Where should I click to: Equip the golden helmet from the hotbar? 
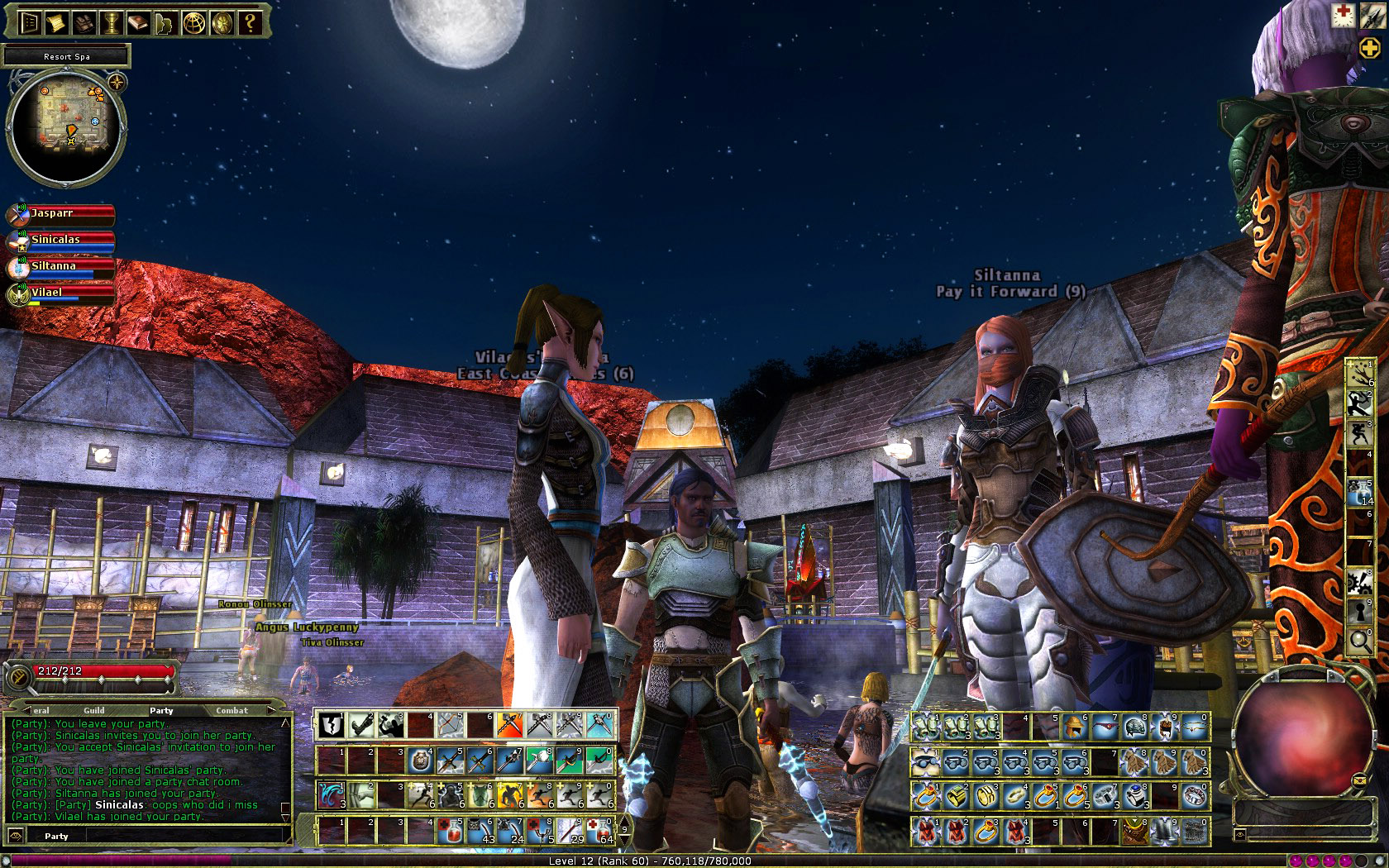(1075, 727)
